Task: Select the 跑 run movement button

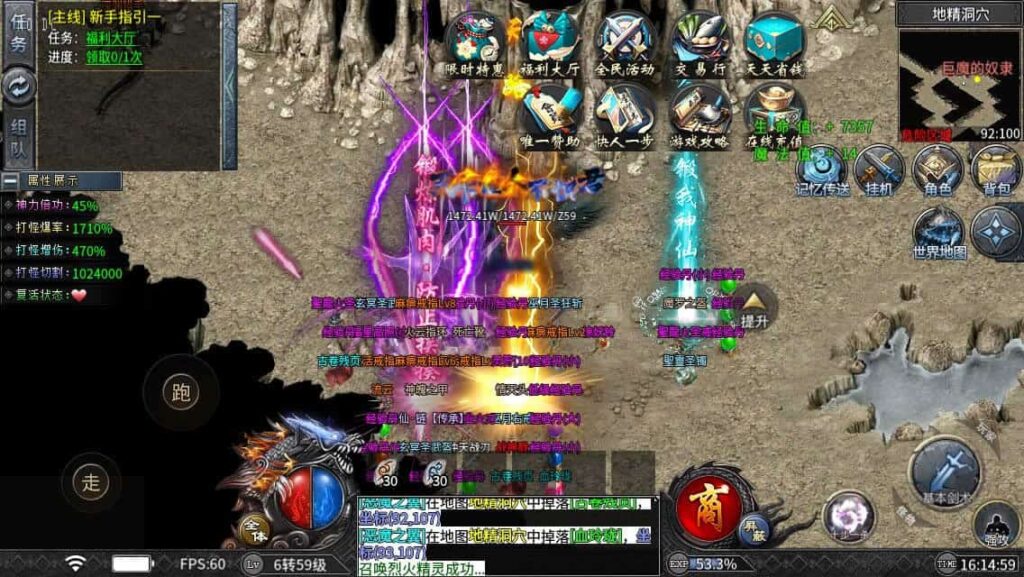Action: (x=181, y=392)
